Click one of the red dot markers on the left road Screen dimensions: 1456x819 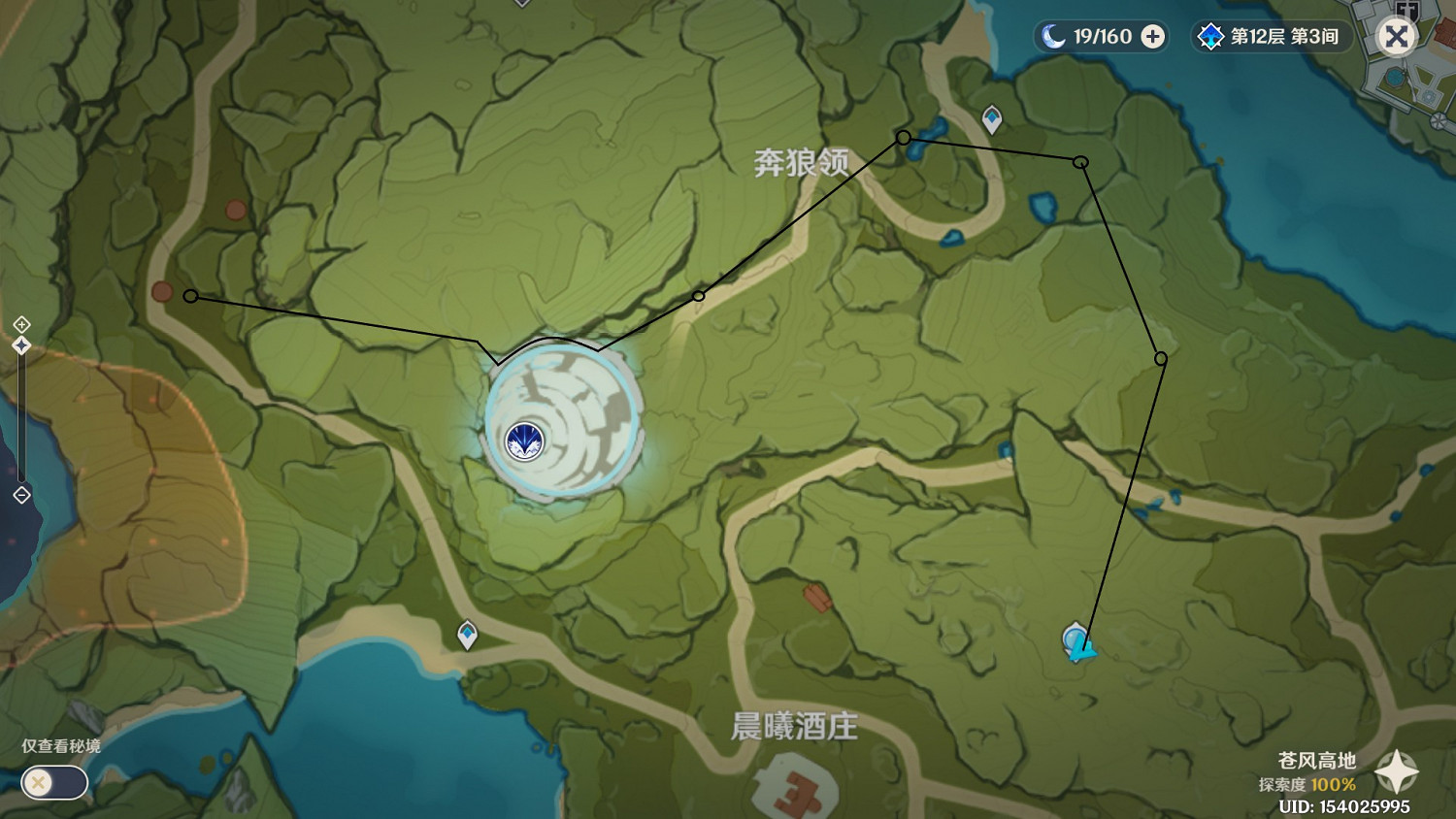coord(163,290)
